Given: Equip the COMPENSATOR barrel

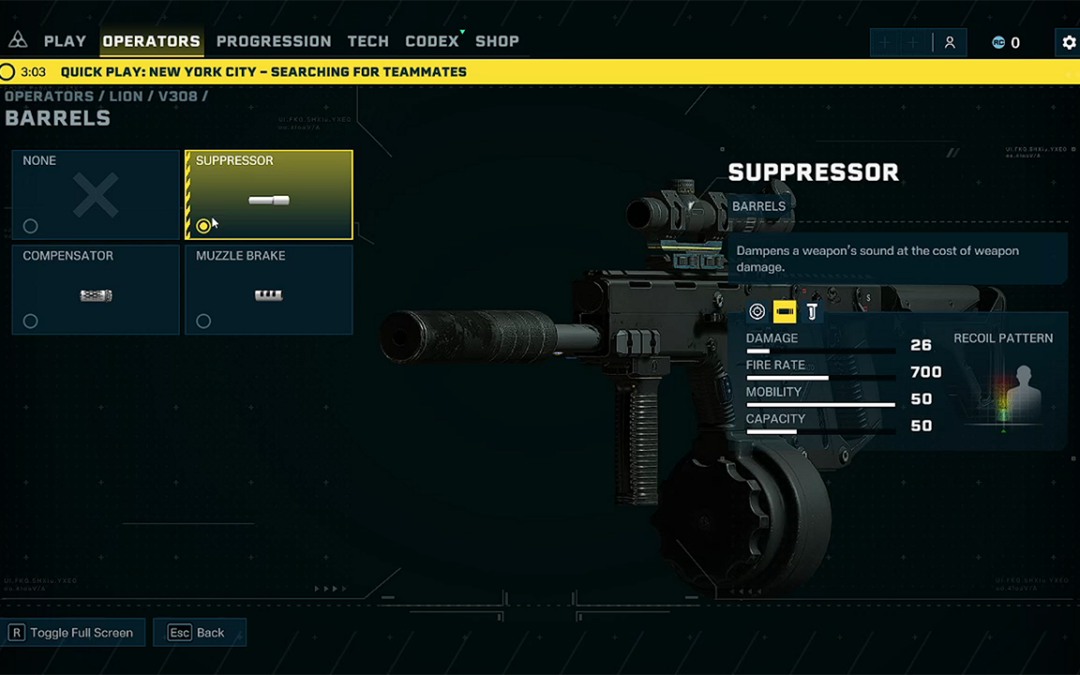Looking at the screenshot, I should coord(96,290).
